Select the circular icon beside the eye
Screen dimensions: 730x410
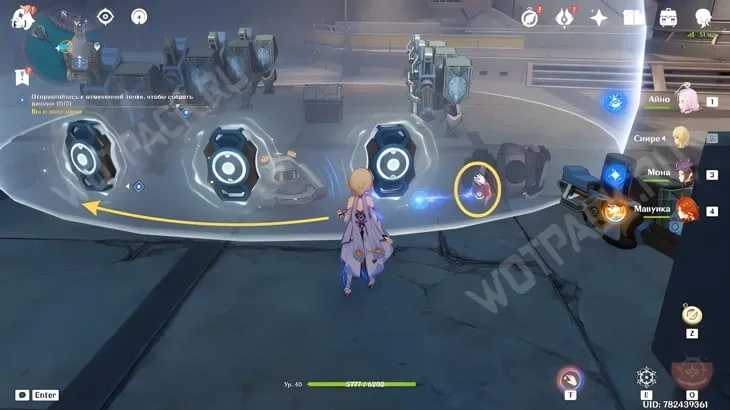pos(139,17)
